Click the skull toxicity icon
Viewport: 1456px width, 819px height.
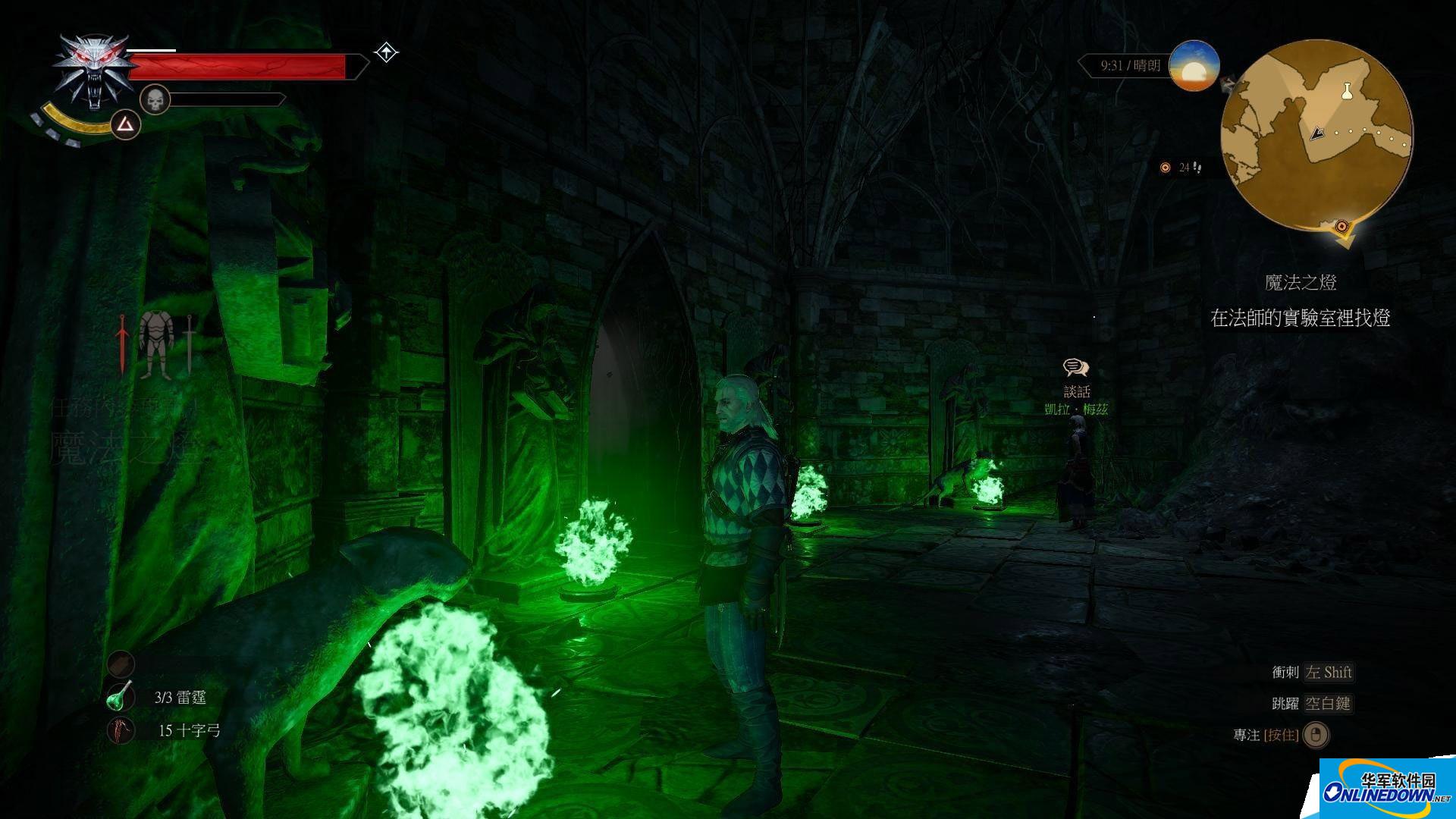click(x=155, y=100)
